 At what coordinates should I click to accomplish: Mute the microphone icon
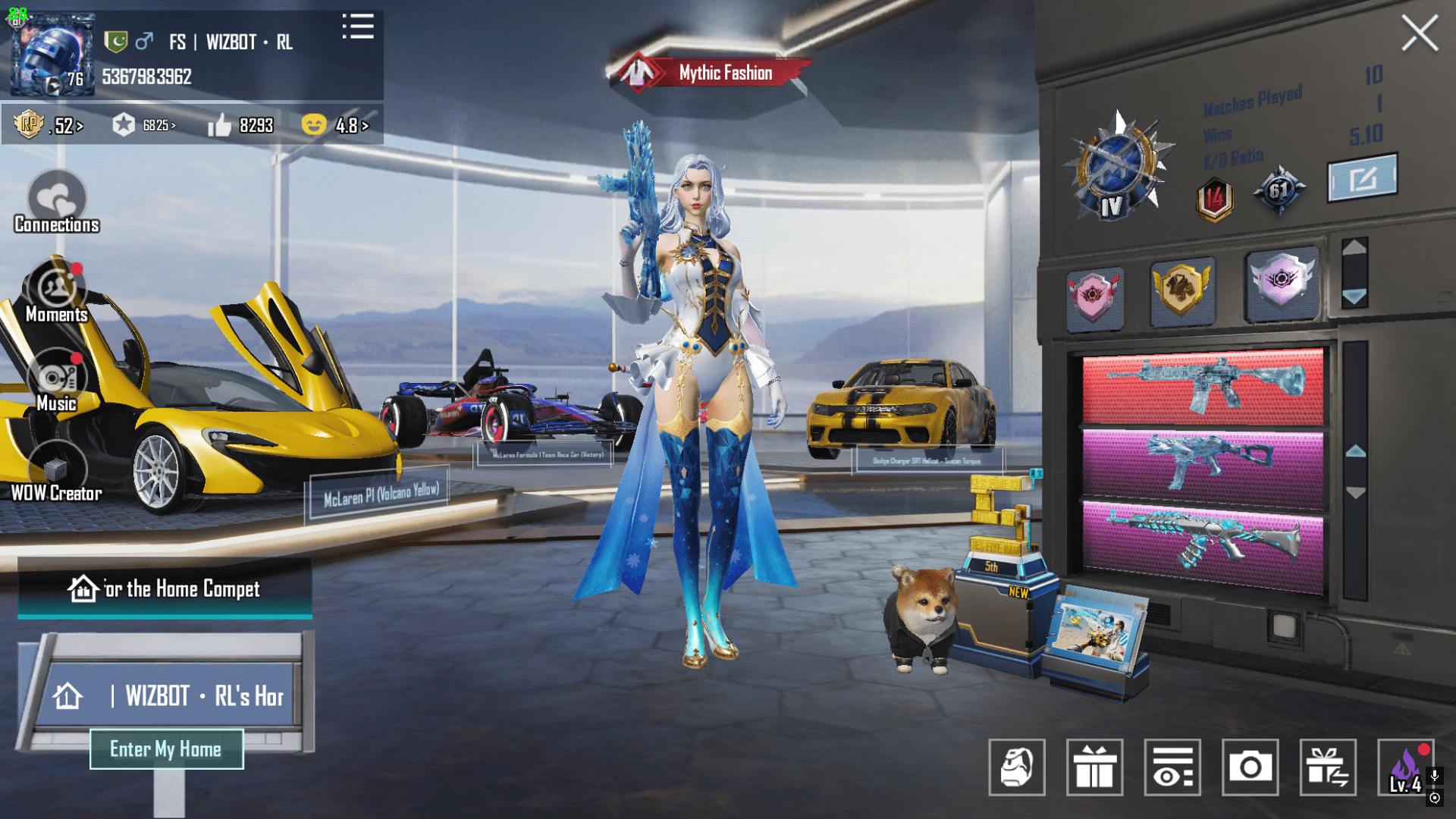coord(1434,776)
